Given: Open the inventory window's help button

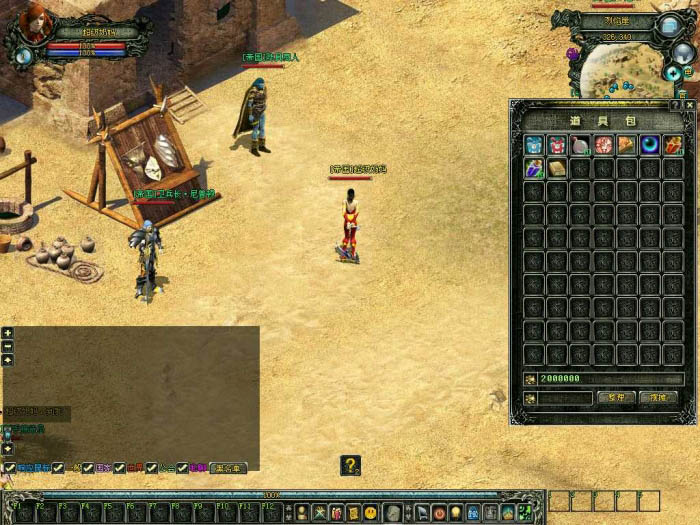Looking at the screenshot, I should tap(676, 104).
